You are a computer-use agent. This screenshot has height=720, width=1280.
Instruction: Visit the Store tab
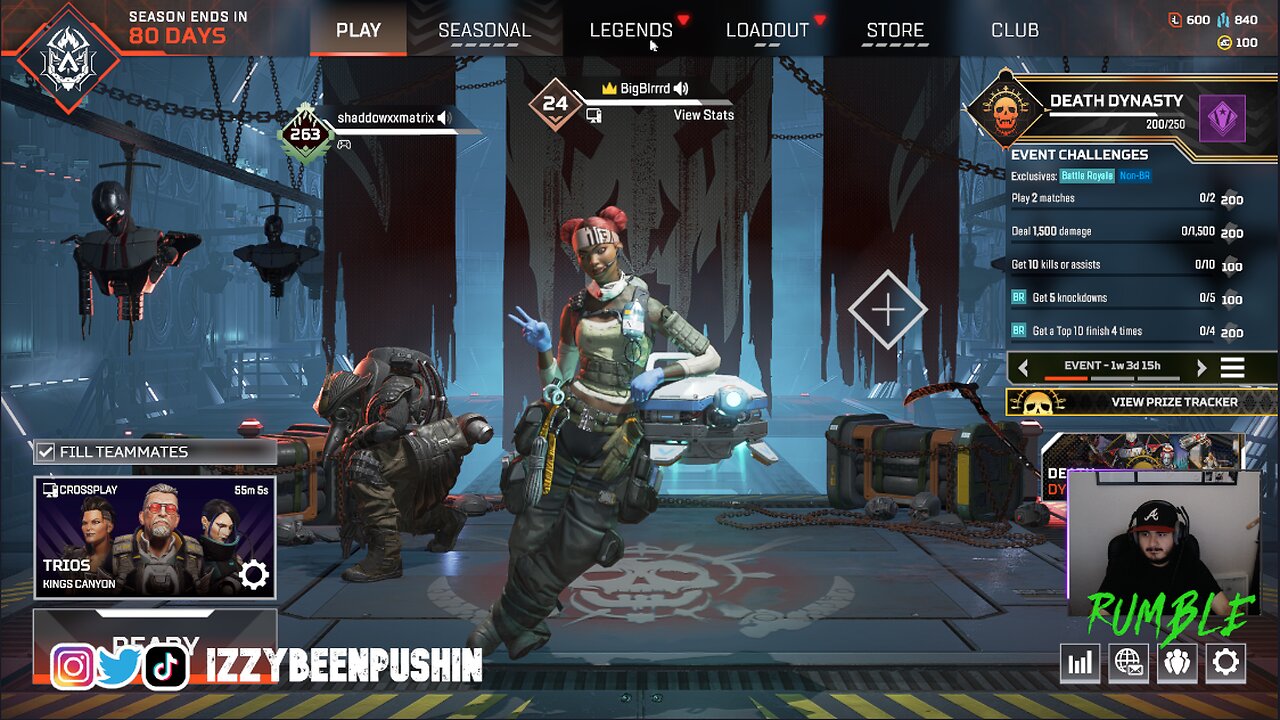coord(895,30)
